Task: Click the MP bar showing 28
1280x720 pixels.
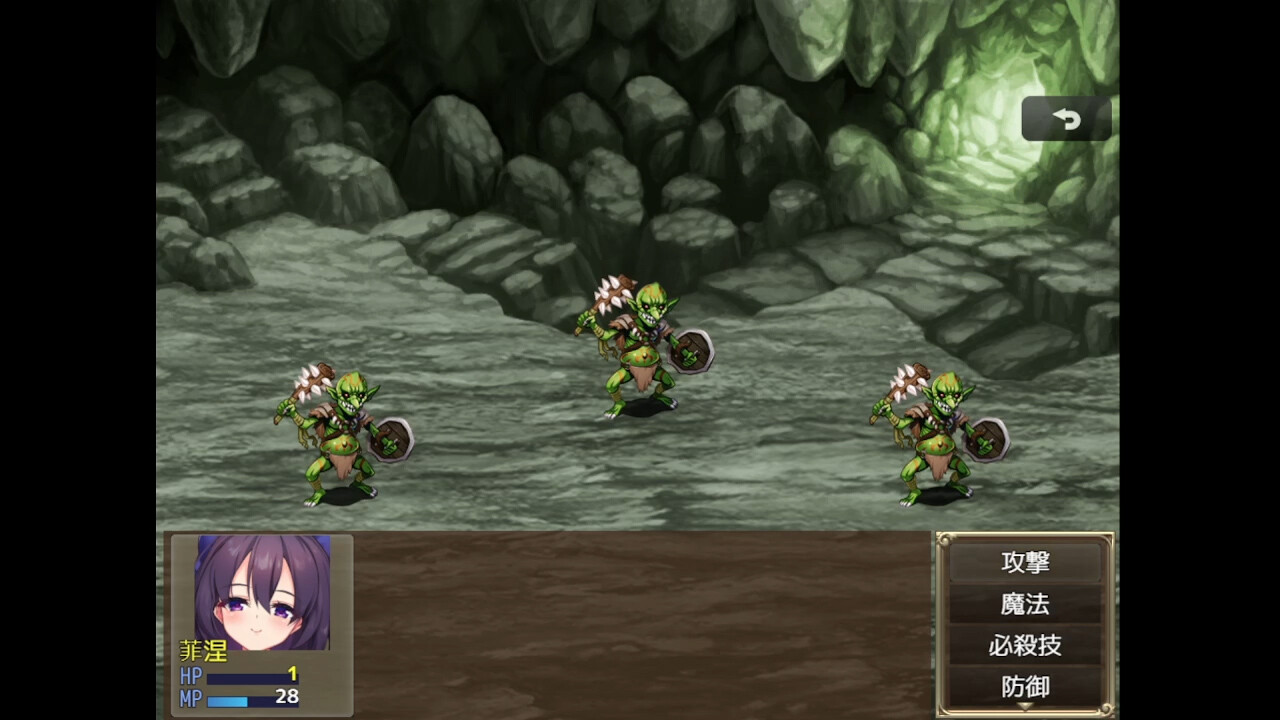Action: [250, 700]
